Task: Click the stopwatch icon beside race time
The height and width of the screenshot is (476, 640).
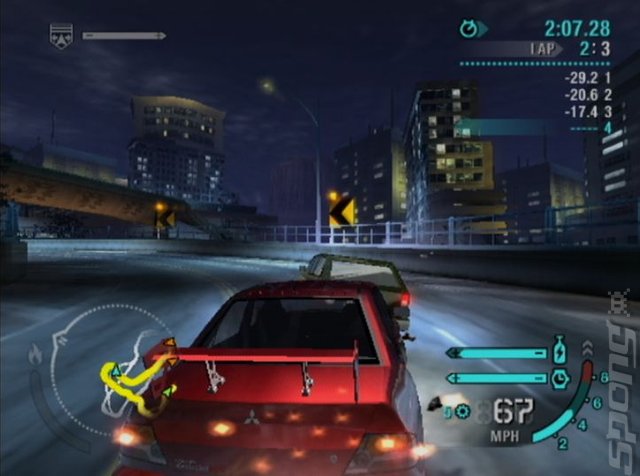Action: [x=469, y=29]
